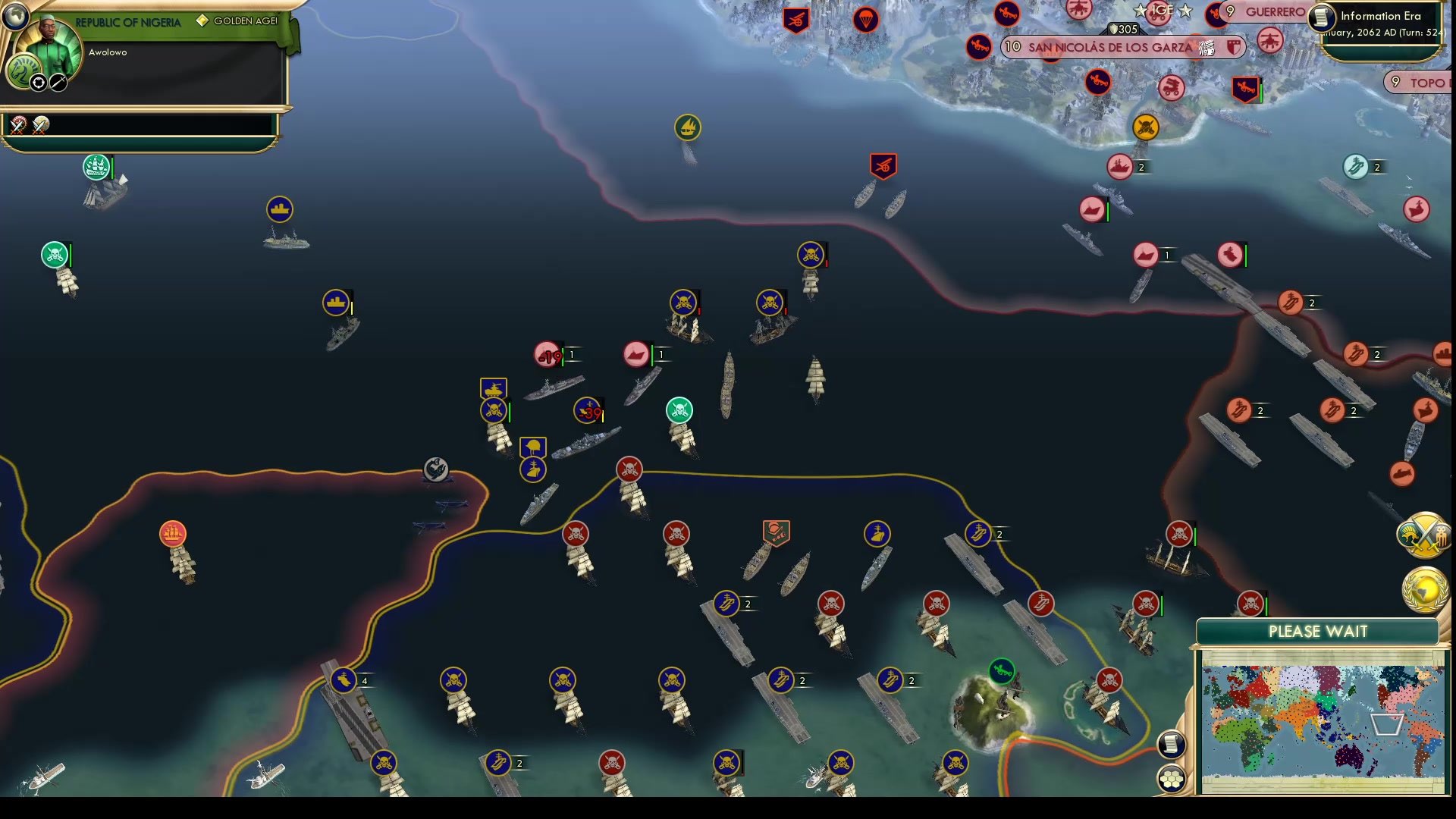1456x819 pixels.
Task: Click the Golden Age diamond indicator
Action: [x=201, y=22]
